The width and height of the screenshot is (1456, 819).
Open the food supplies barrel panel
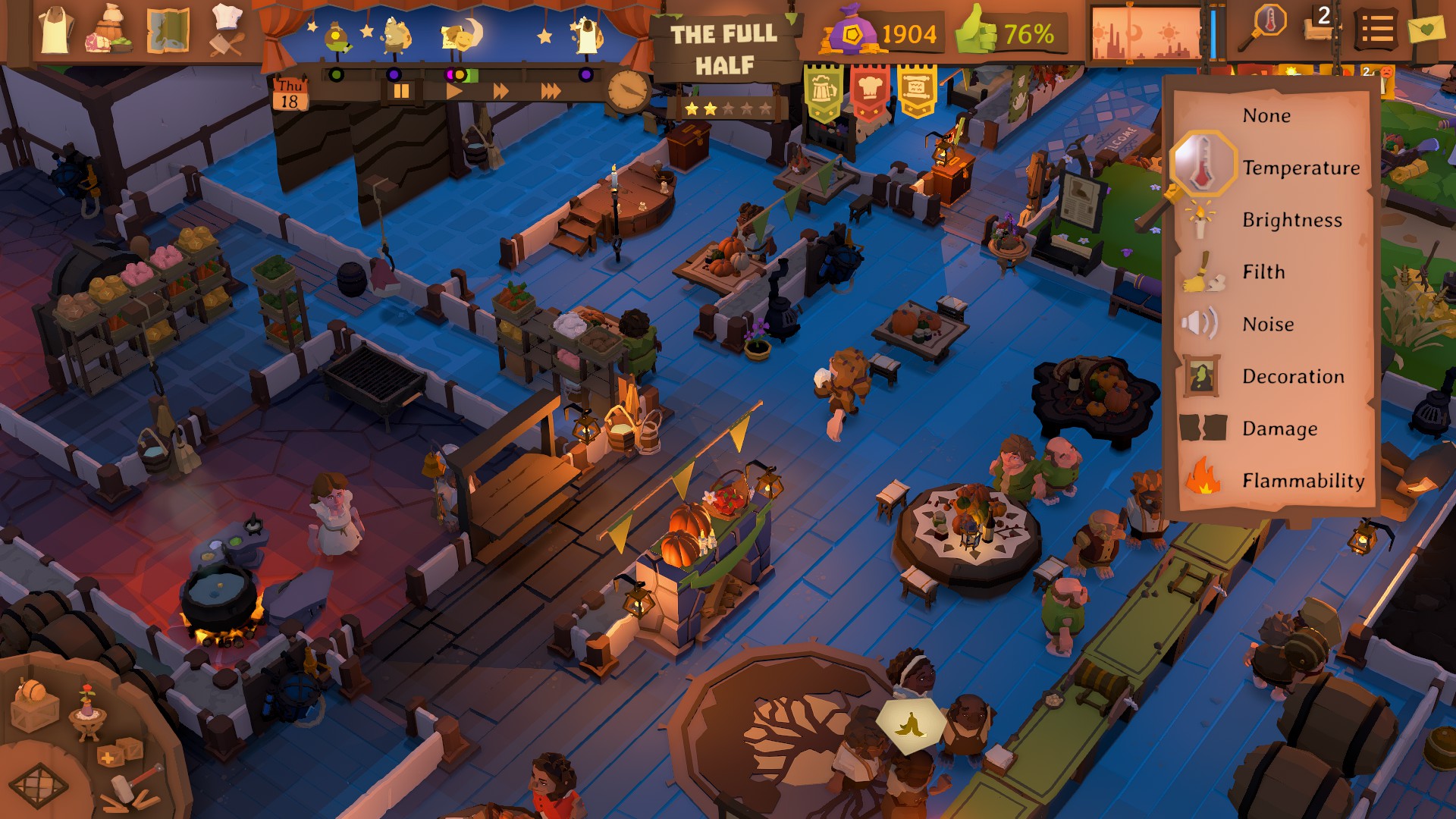pos(110,30)
